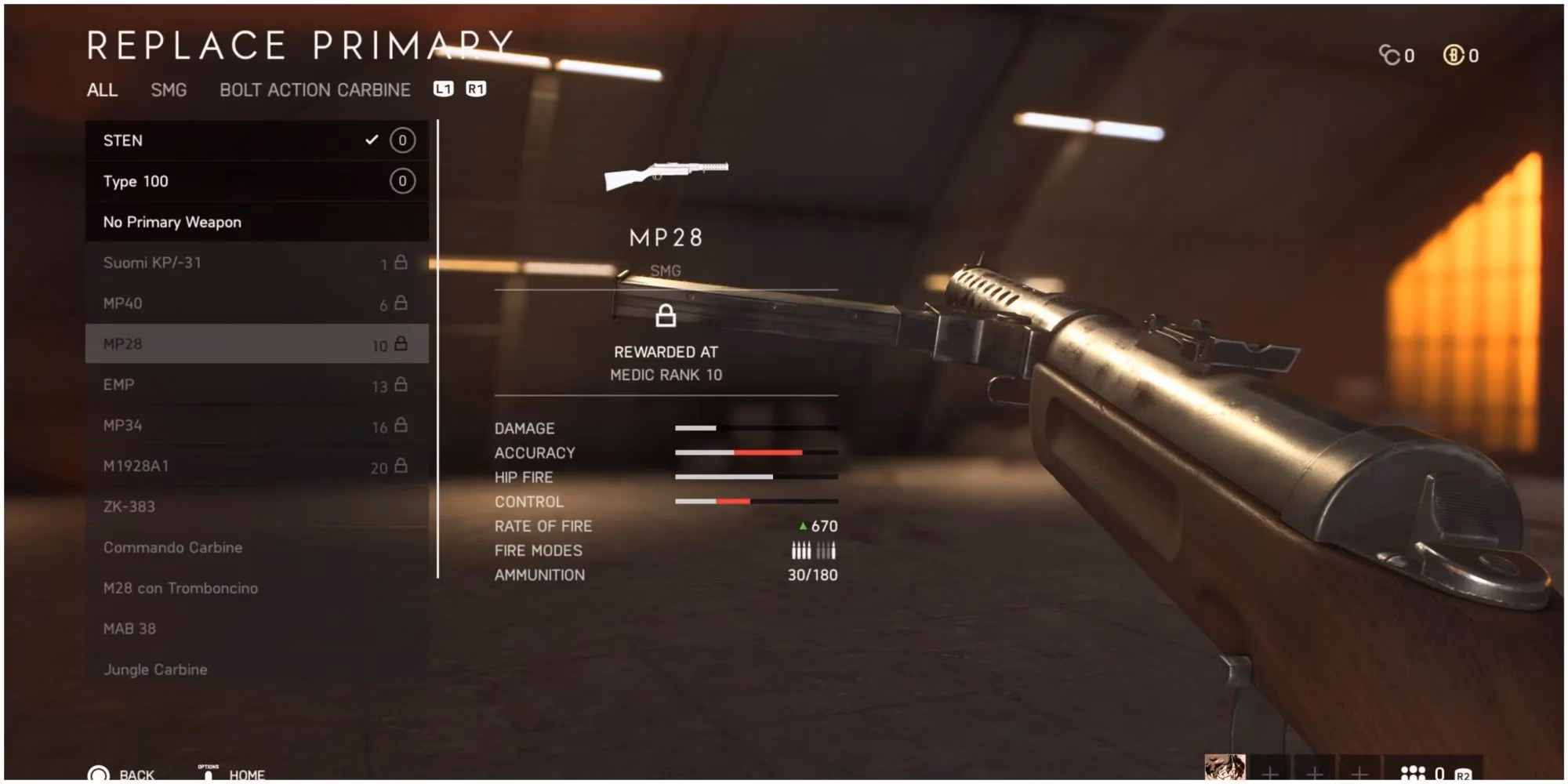Click the Options controller icon beside HOME
The width and height of the screenshot is (1568, 784).
(206, 774)
